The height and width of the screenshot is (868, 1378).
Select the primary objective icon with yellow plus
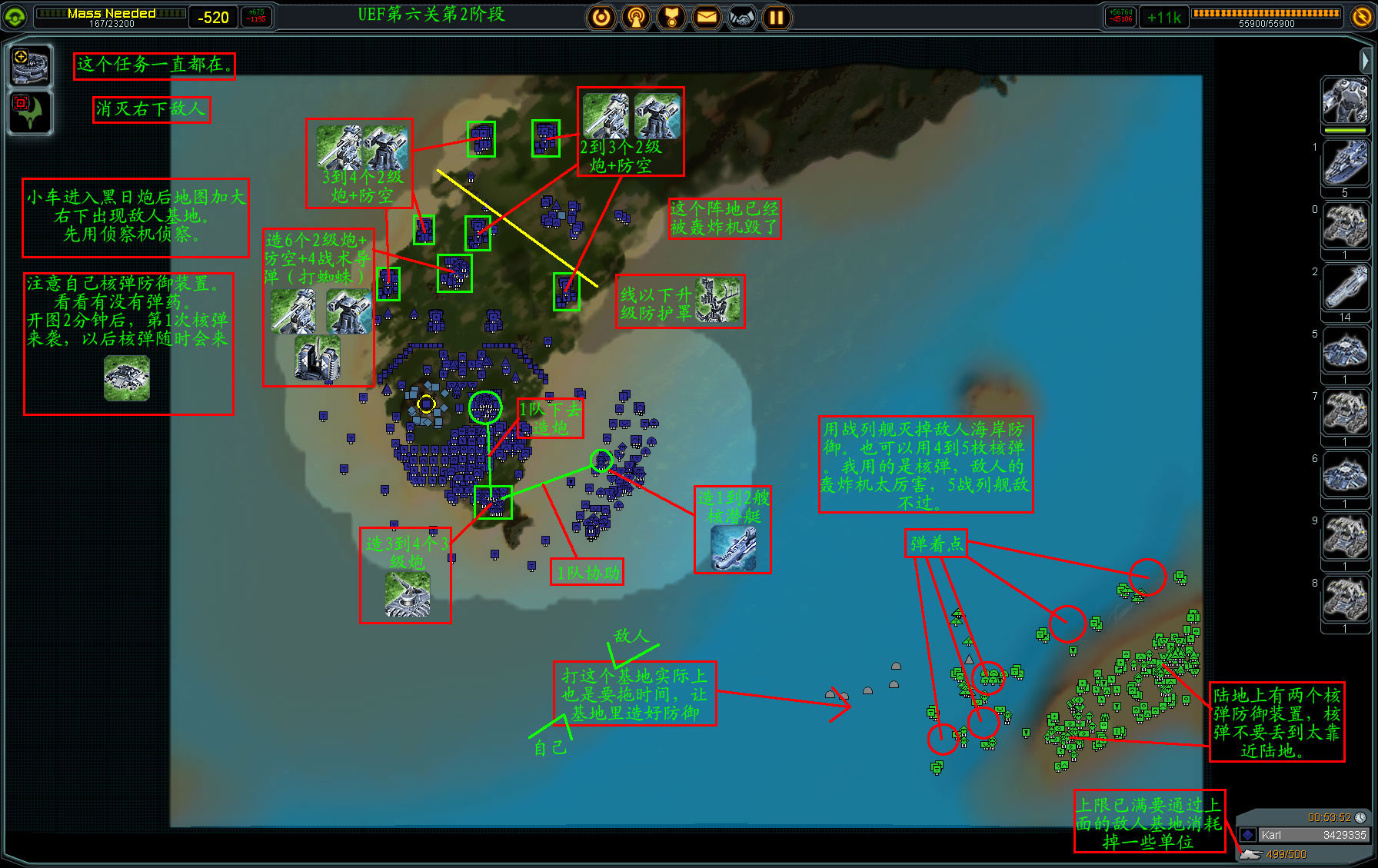pos(31,66)
